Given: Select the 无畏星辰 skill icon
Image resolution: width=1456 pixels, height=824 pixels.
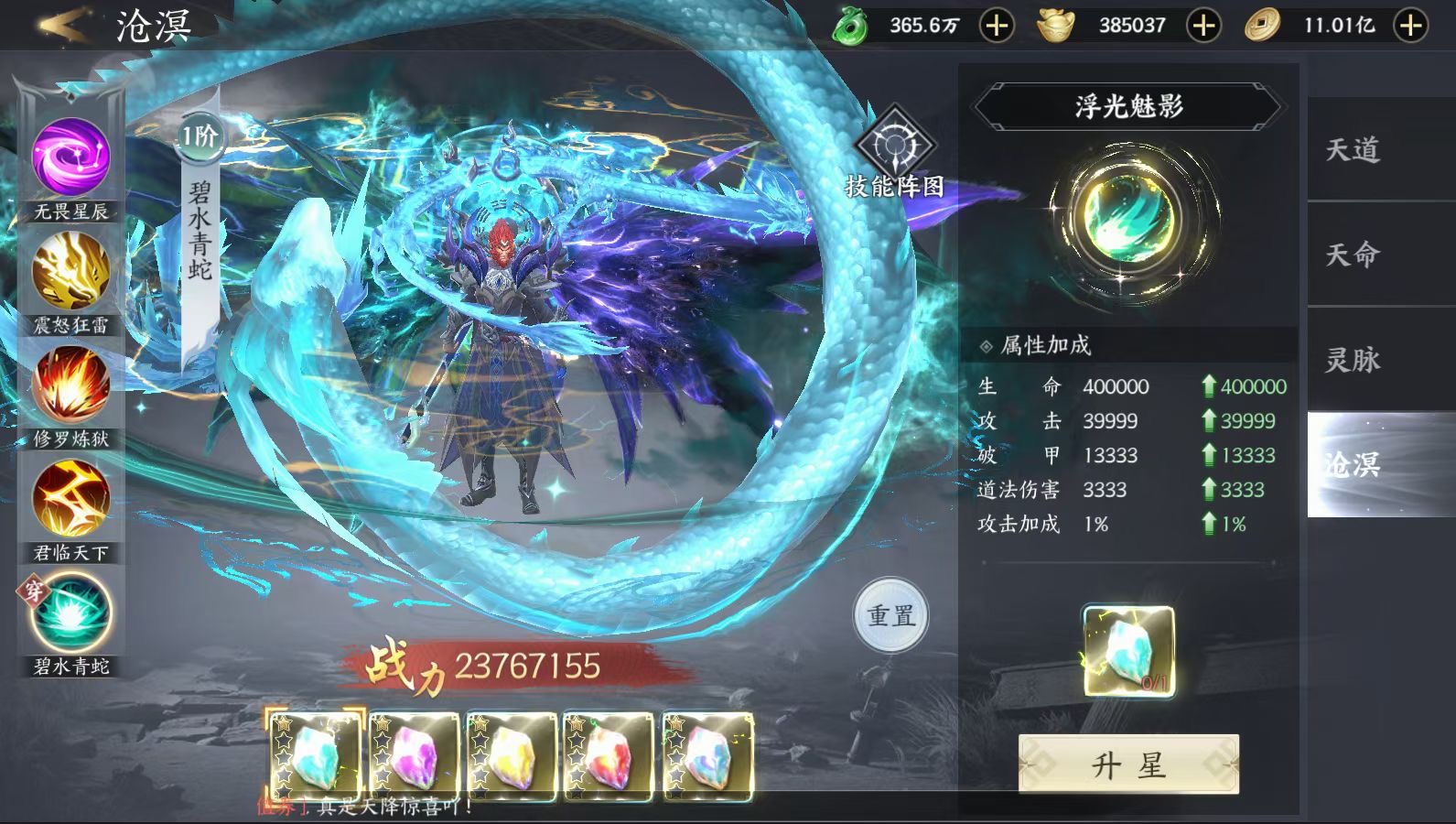Looking at the screenshot, I should 71,157.
